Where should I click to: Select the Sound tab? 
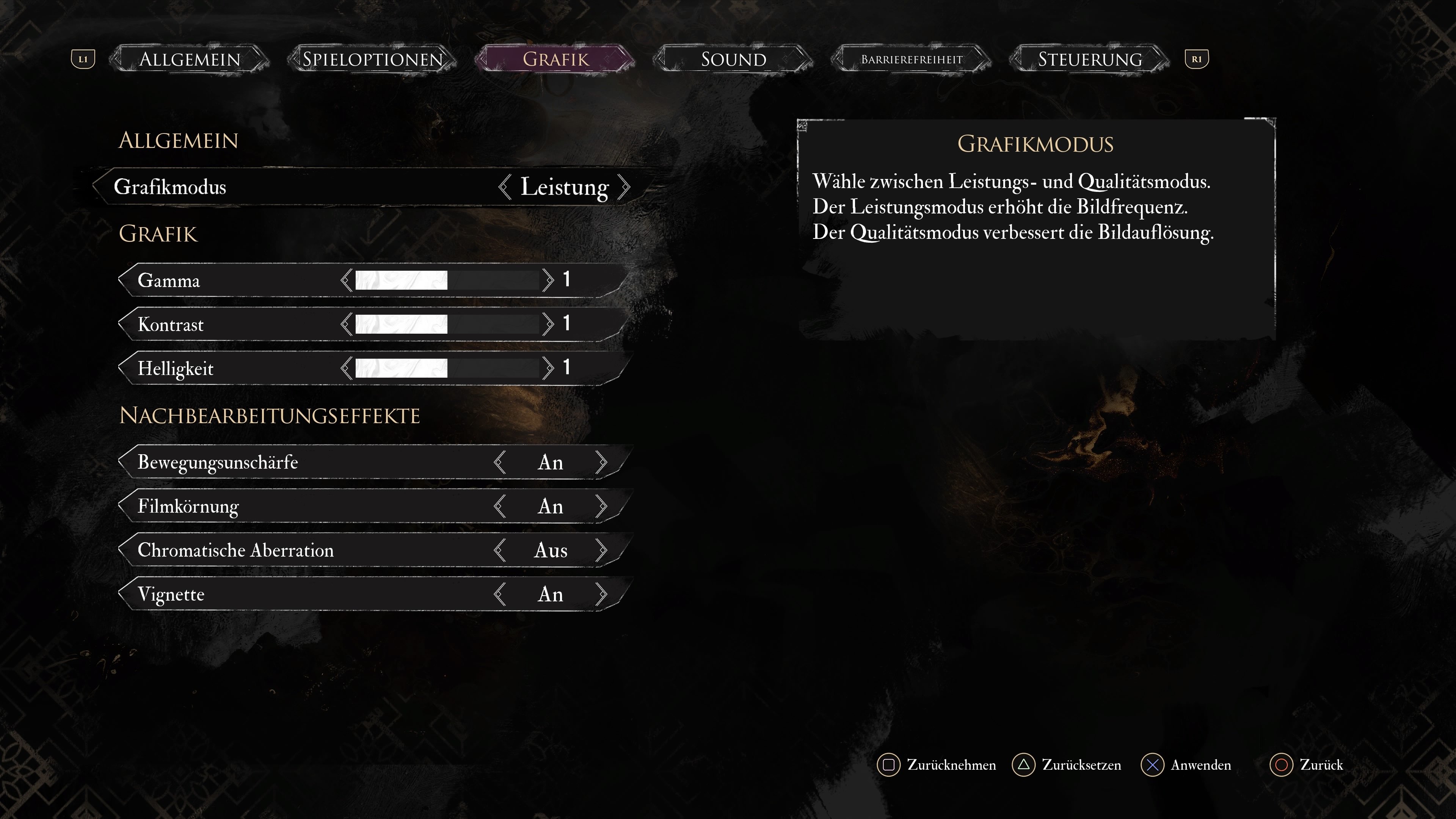733,60
